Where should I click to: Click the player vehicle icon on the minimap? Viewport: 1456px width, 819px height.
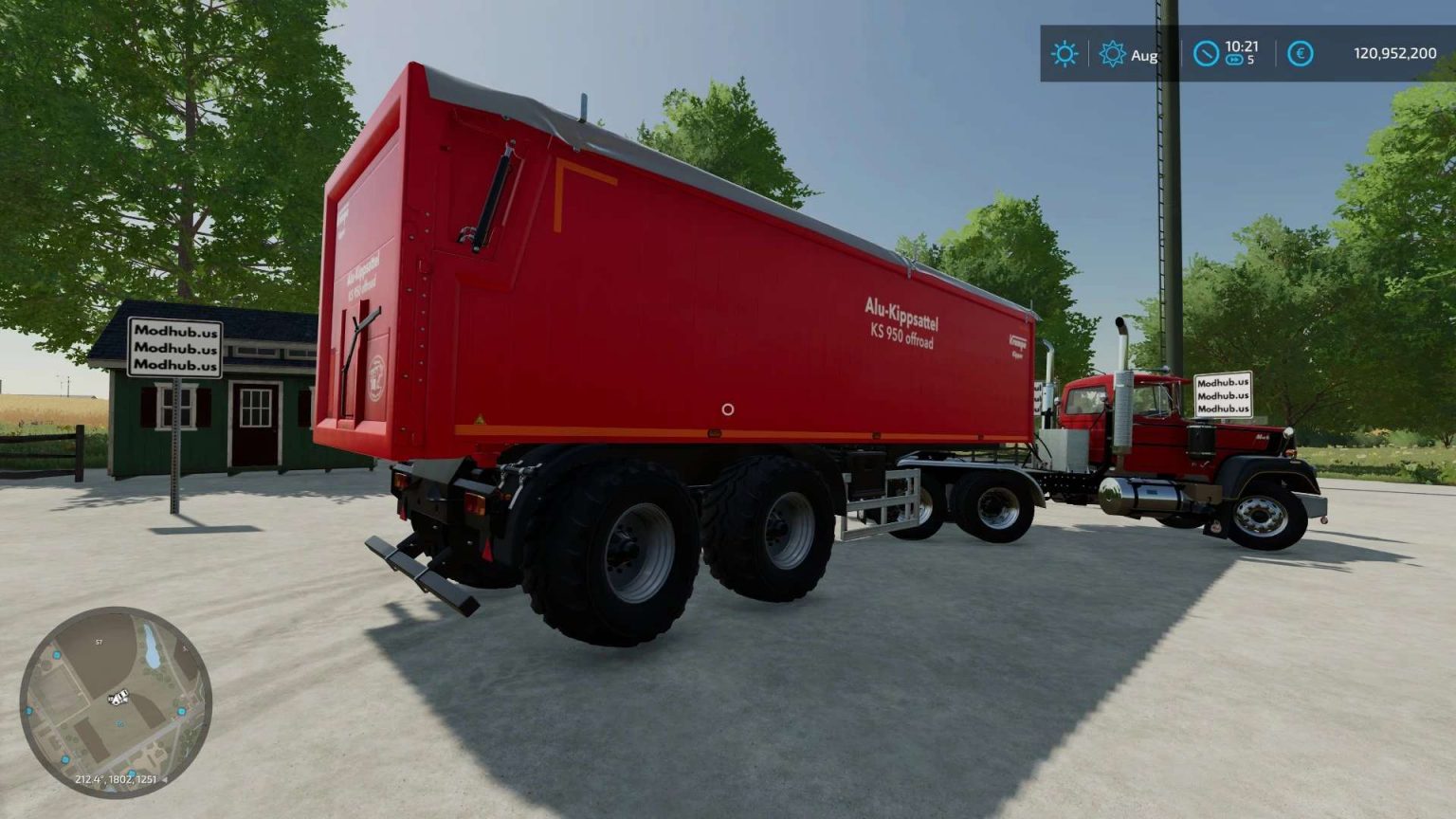coord(118,699)
